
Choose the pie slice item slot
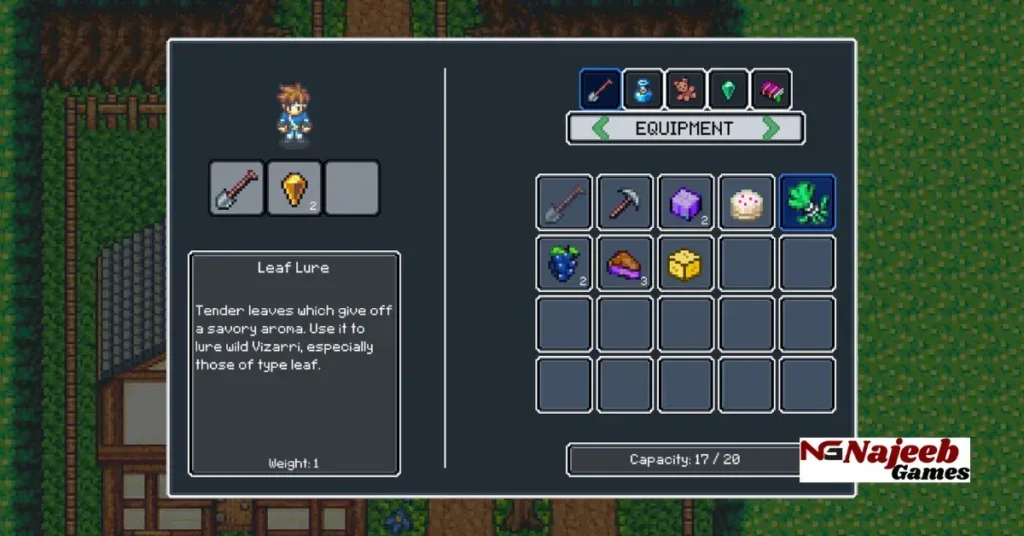click(x=625, y=264)
